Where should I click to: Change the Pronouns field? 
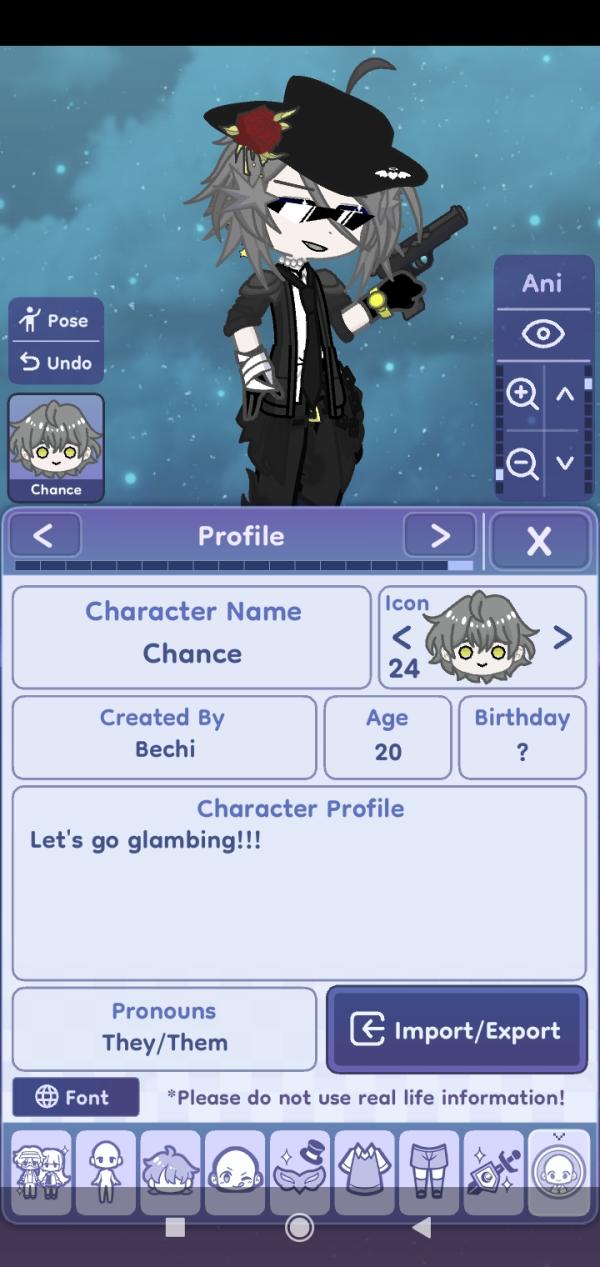(x=165, y=1029)
